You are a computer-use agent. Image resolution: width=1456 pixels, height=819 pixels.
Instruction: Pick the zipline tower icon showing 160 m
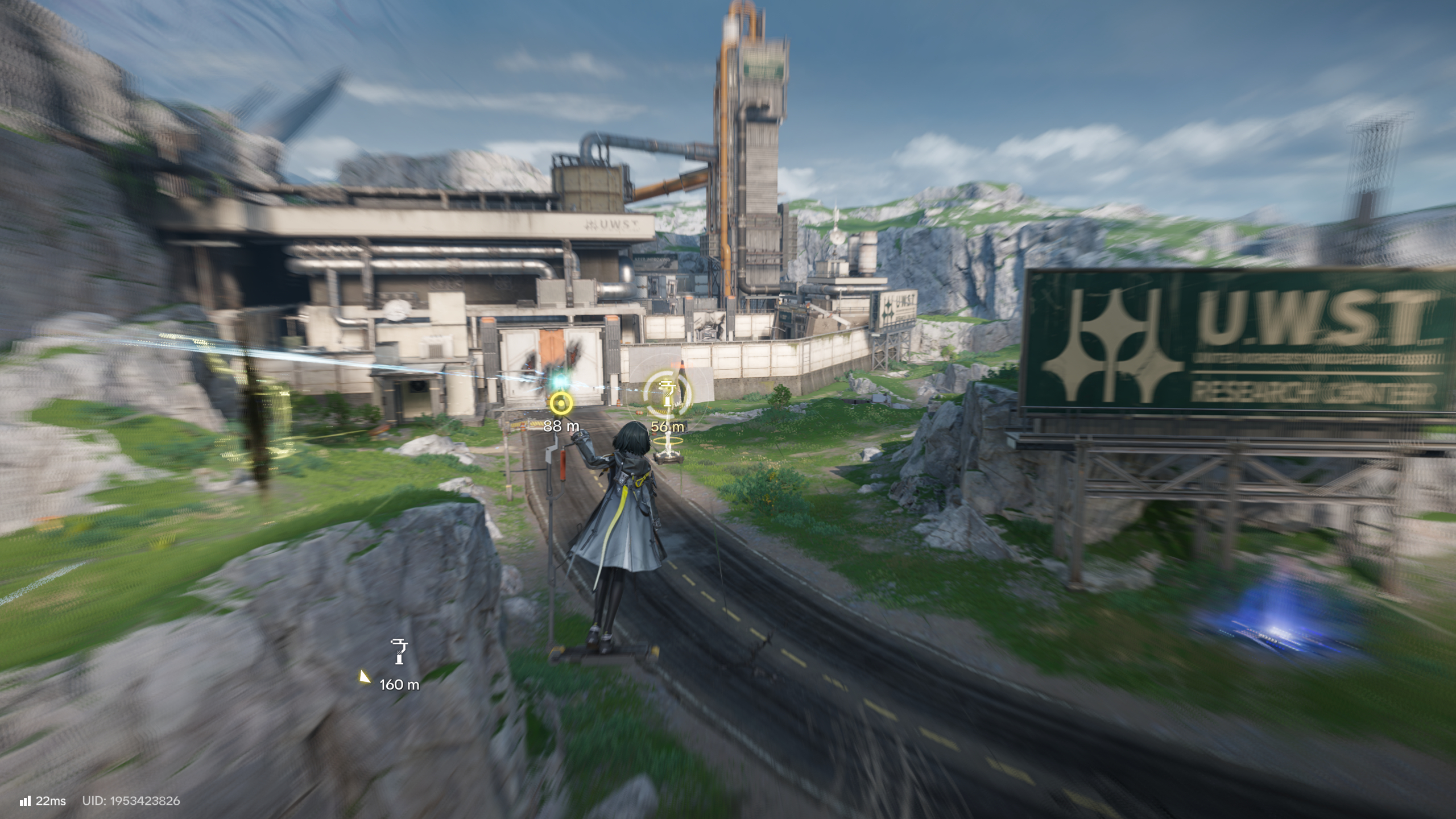point(399,652)
